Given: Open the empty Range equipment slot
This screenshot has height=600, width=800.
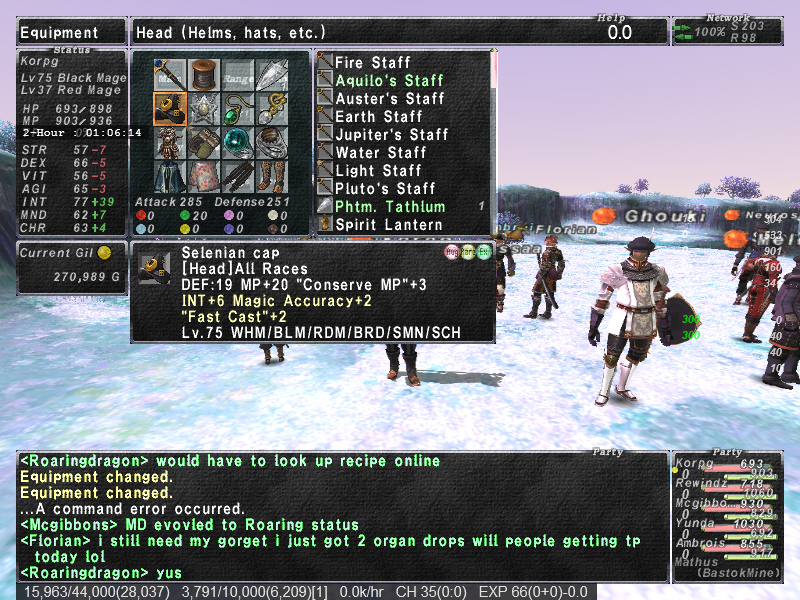Looking at the screenshot, I should (238, 75).
